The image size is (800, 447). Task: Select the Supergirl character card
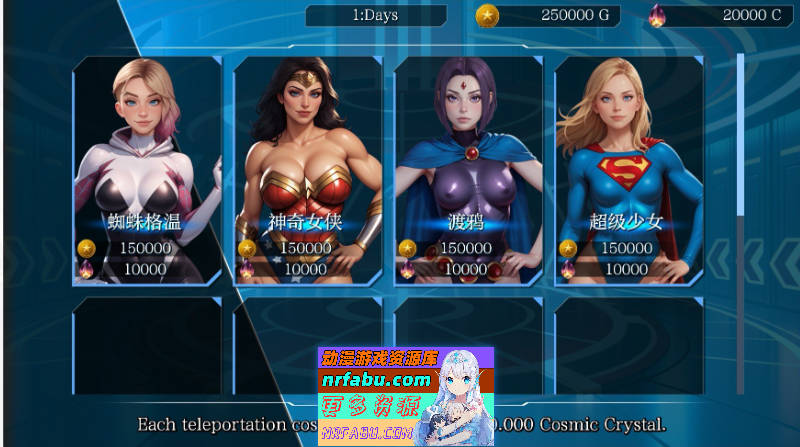(628, 170)
